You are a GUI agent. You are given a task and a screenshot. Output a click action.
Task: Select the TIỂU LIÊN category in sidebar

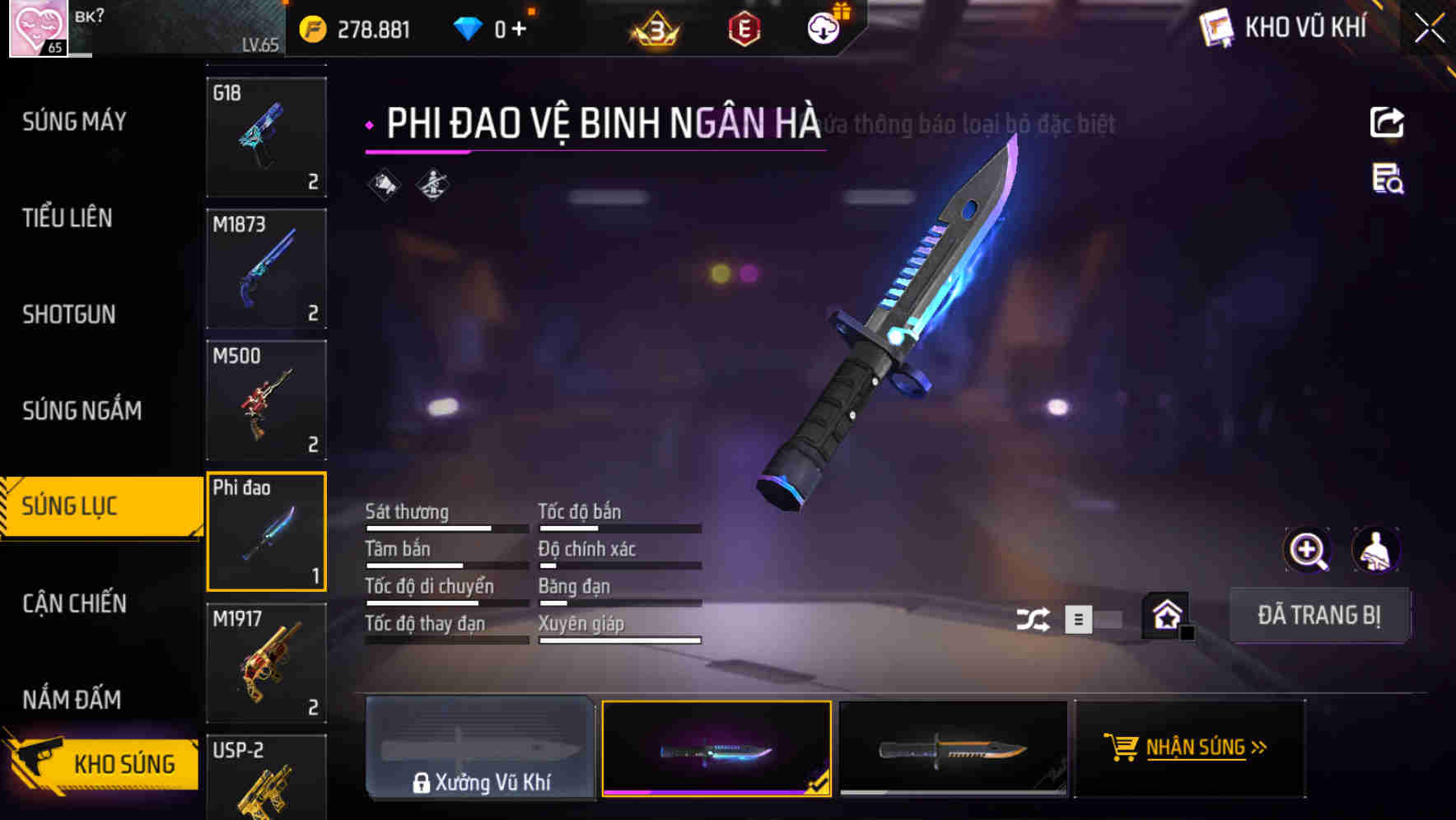[x=68, y=218]
